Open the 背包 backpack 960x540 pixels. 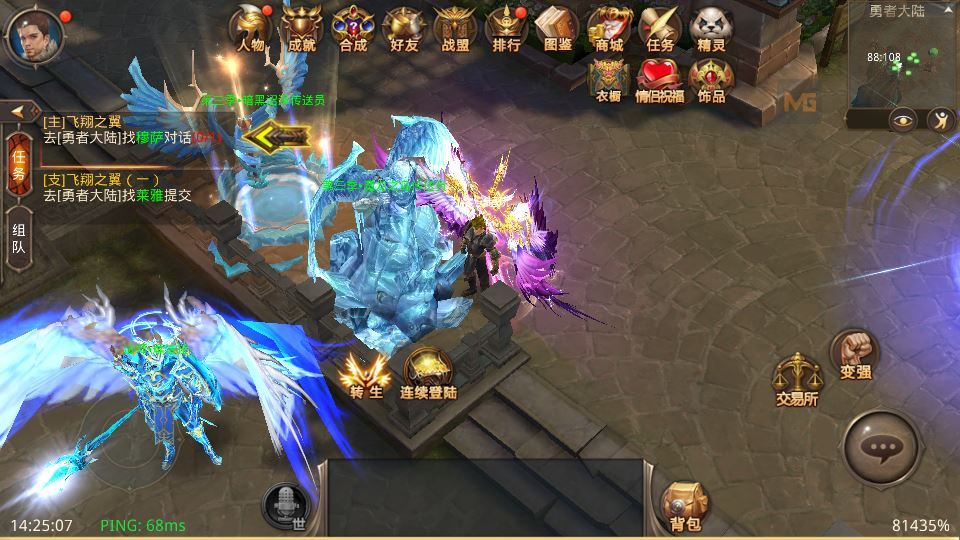pyautogui.click(x=684, y=507)
